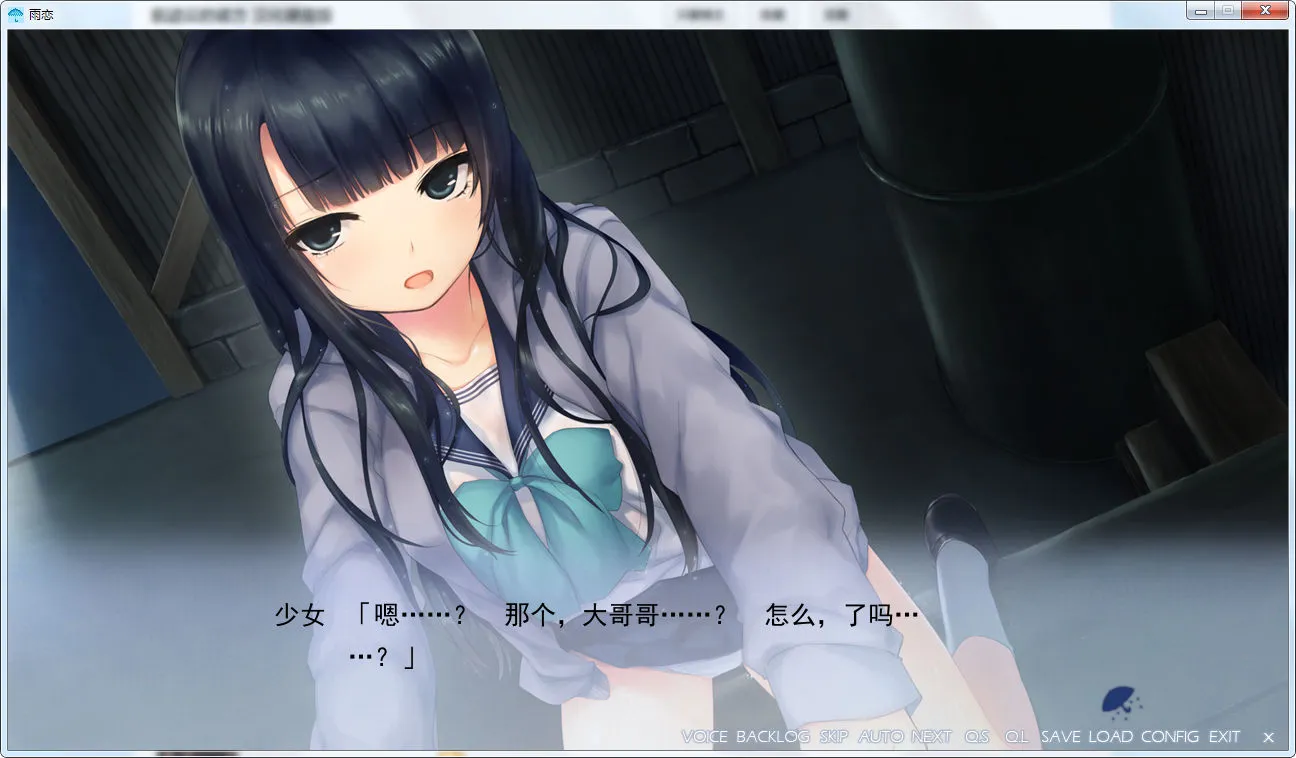Open the CONFIG settings
This screenshot has height=758, width=1296.
click(1169, 737)
